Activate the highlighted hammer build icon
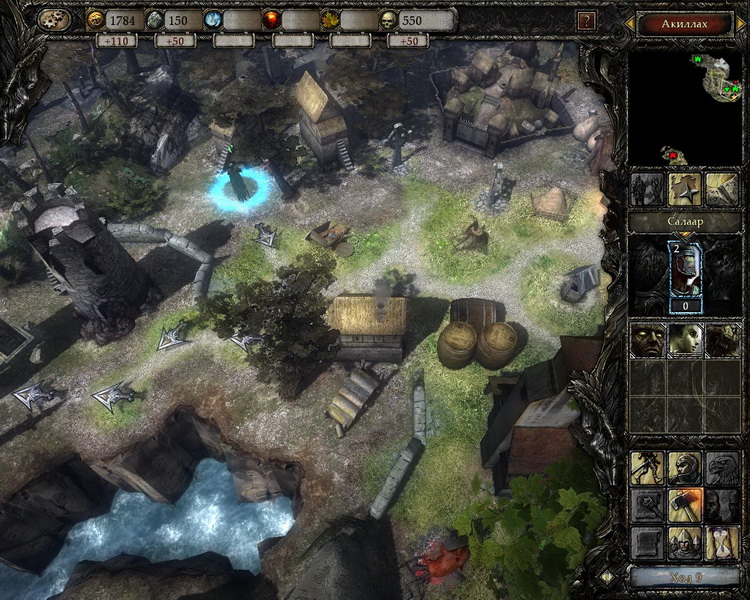 tap(685, 505)
